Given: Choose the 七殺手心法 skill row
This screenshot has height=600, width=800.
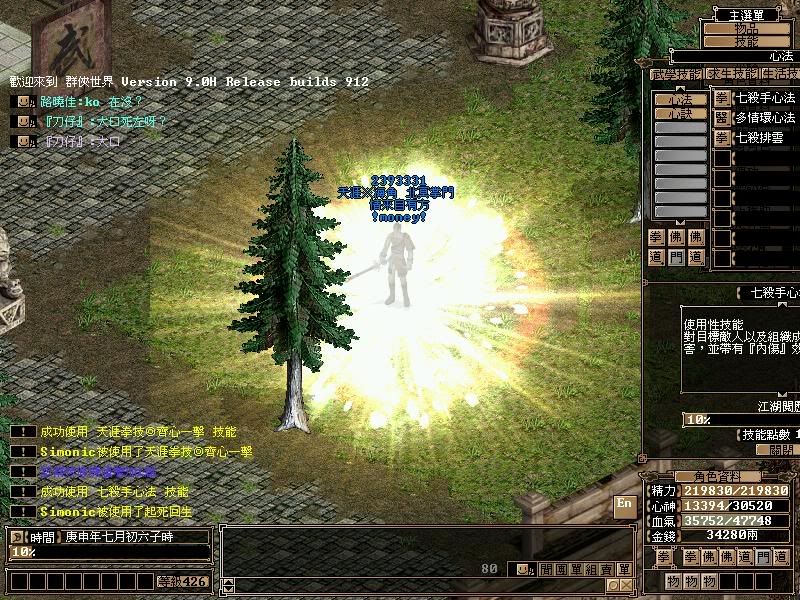Looking at the screenshot, I should 765,98.
